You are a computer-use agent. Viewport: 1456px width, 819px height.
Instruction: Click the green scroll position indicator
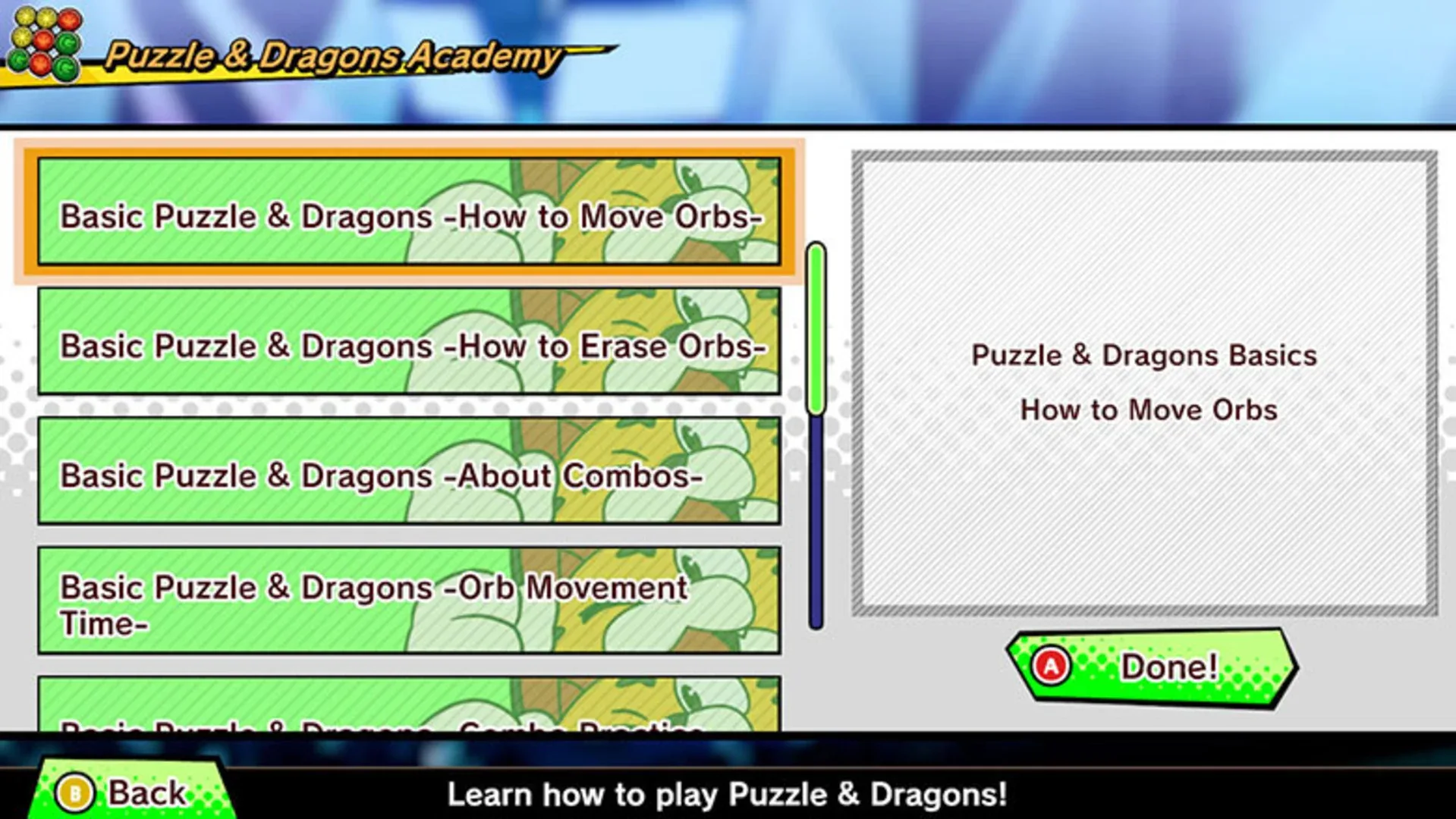(814, 326)
